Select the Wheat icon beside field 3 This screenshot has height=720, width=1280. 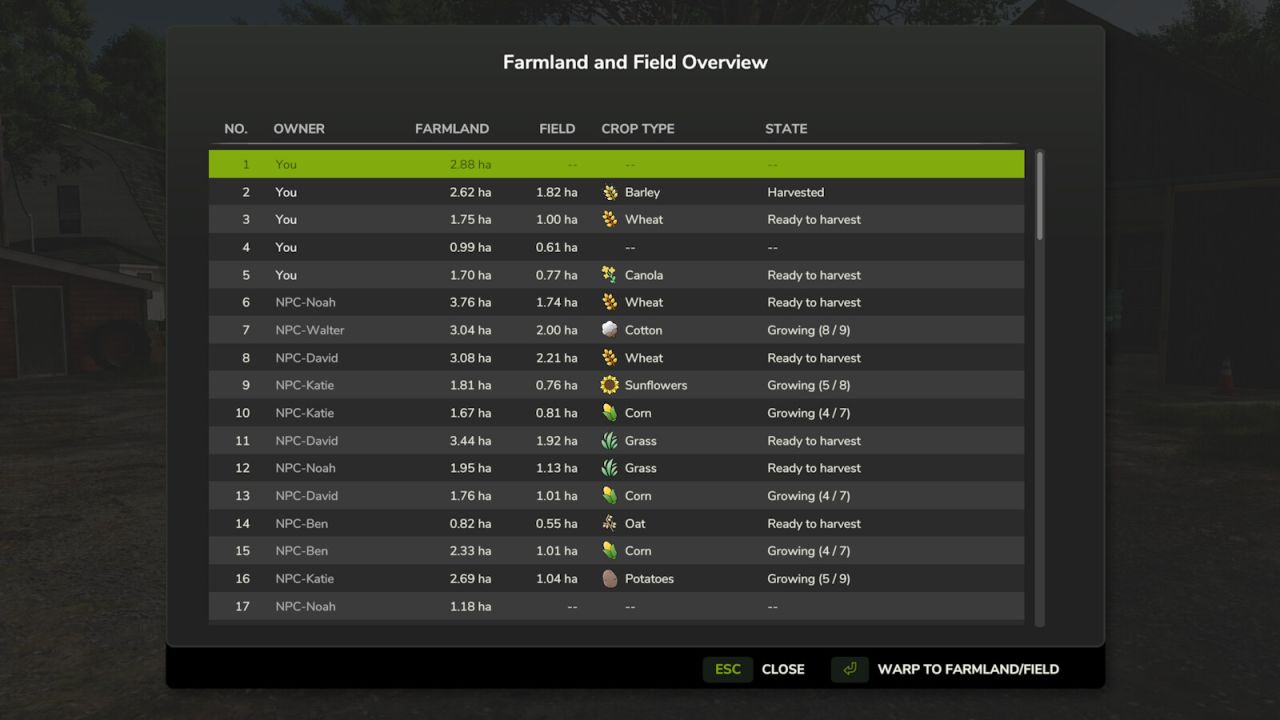[x=611, y=219]
